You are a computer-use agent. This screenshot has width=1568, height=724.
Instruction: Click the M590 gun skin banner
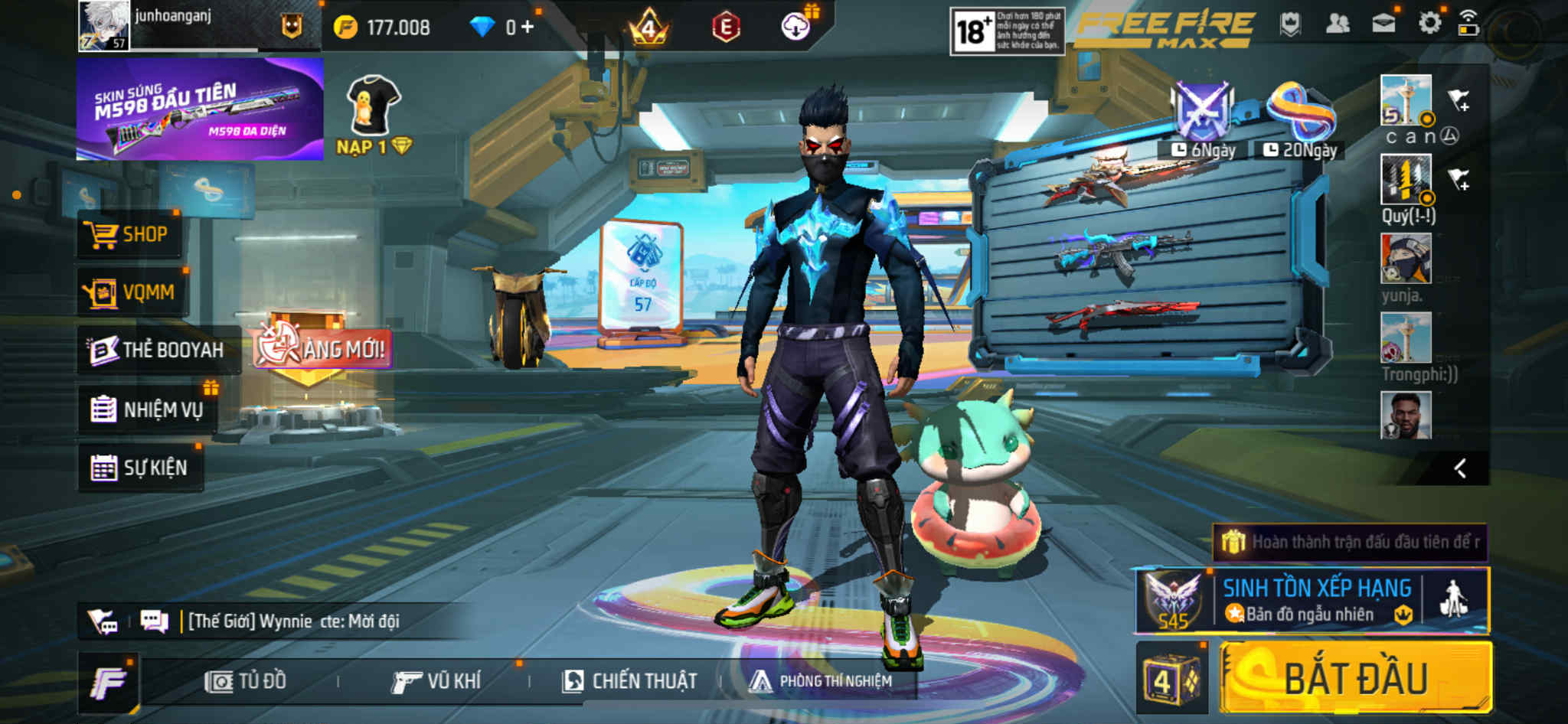pos(200,109)
